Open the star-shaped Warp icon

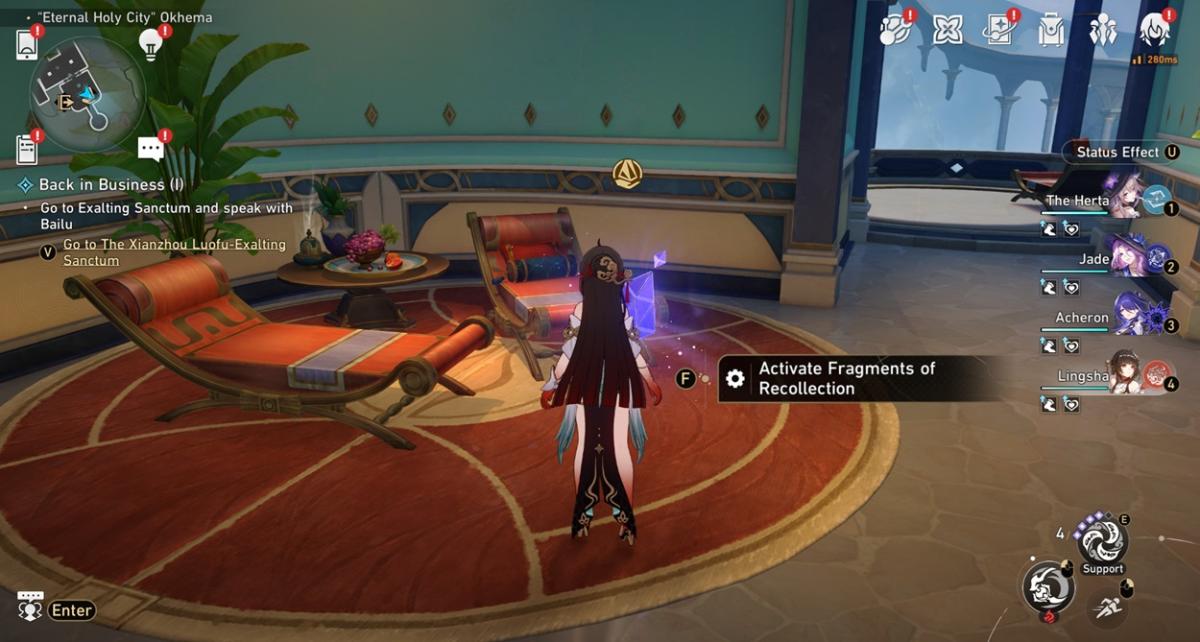pos(947,31)
